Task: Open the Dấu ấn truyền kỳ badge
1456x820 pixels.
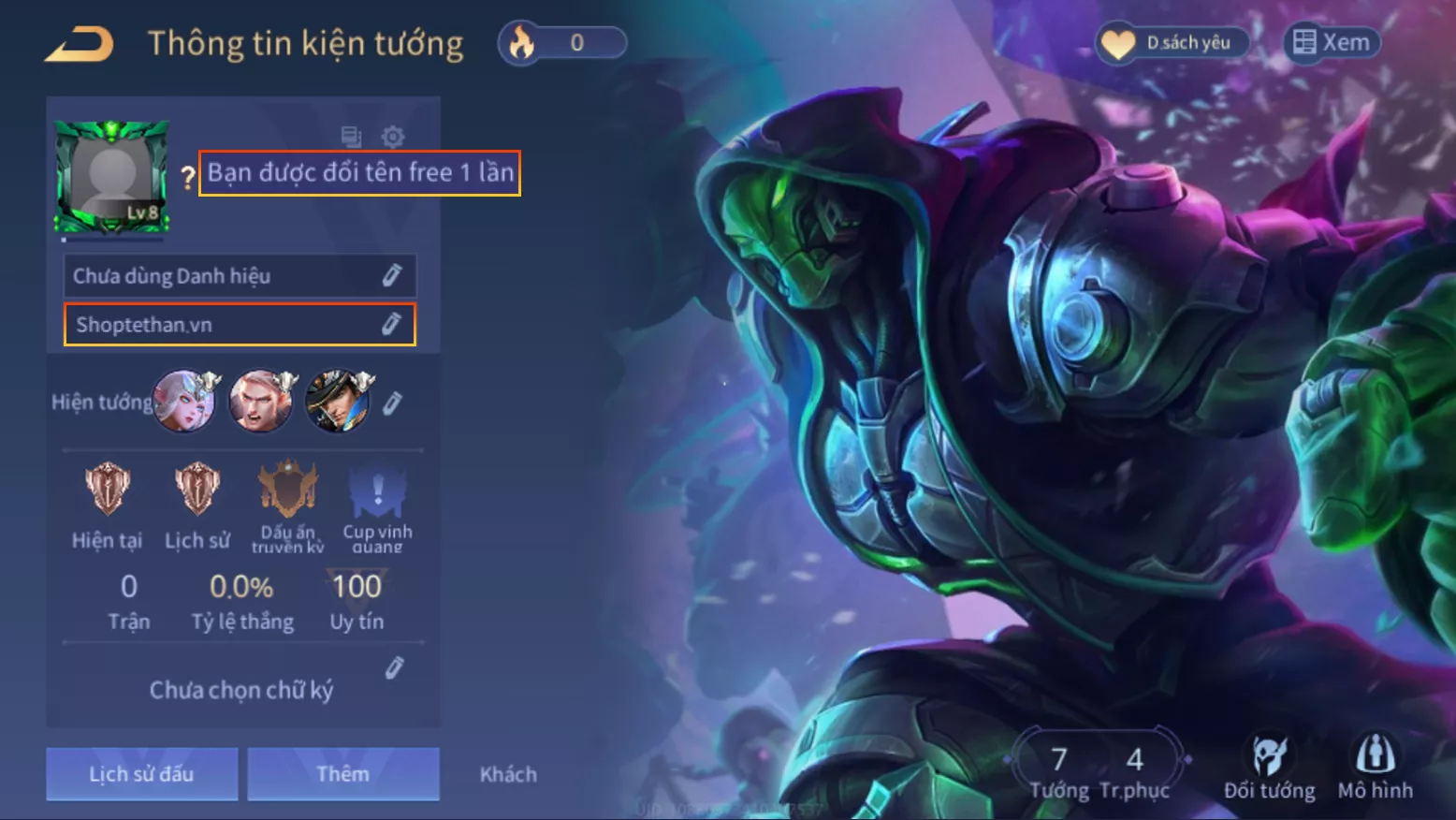Action: (287, 491)
